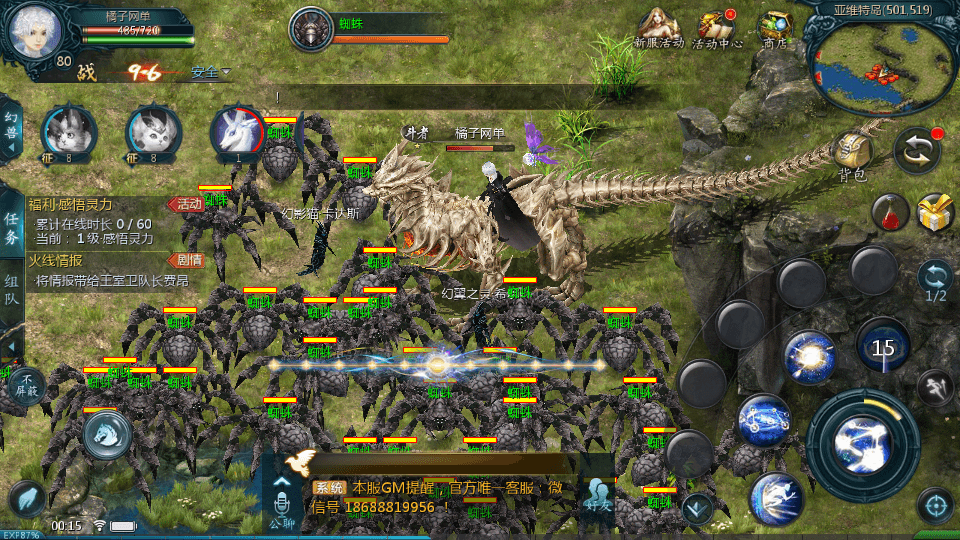Switch to the 组队 team tab
This screenshot has height=540, width=960.
point(11,292)
